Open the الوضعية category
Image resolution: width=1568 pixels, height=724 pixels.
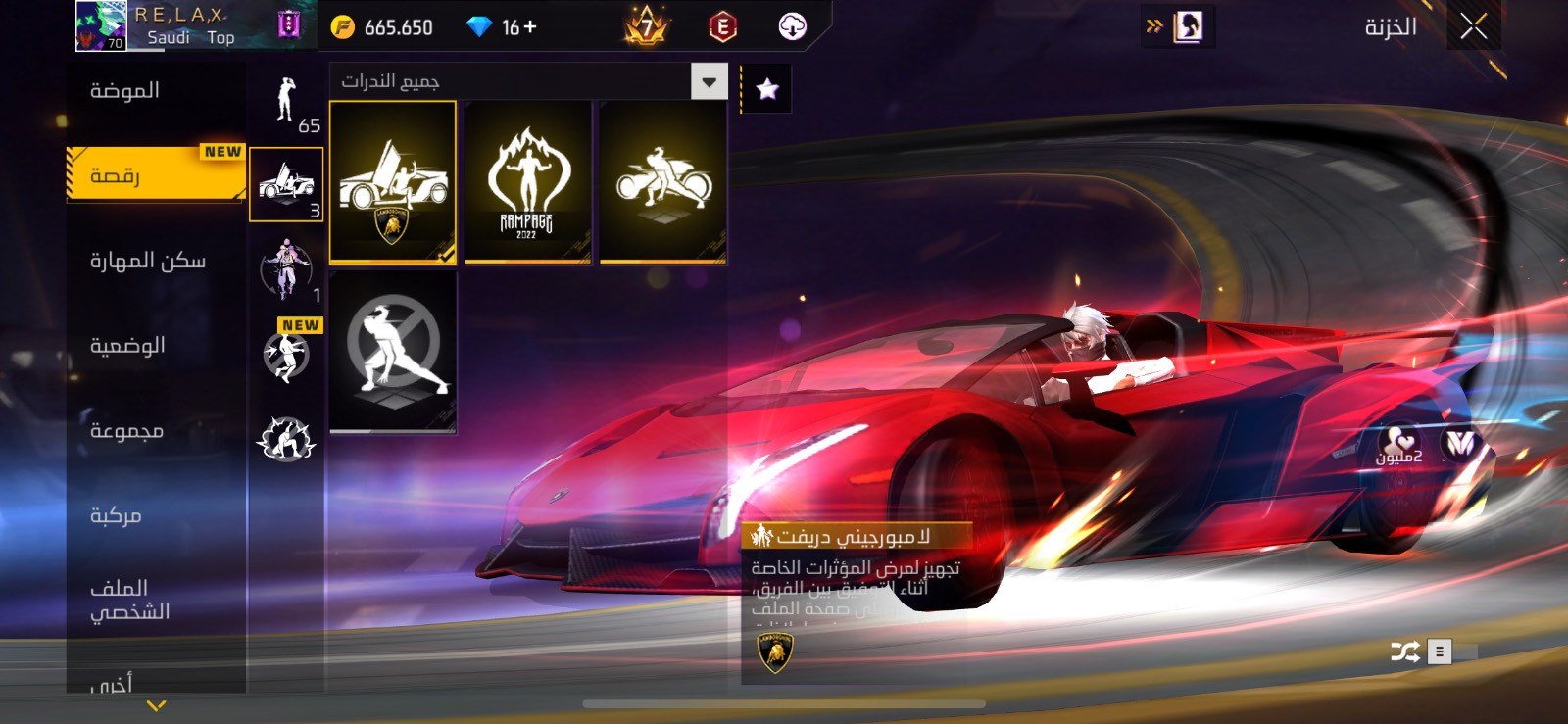coord(127,346)
